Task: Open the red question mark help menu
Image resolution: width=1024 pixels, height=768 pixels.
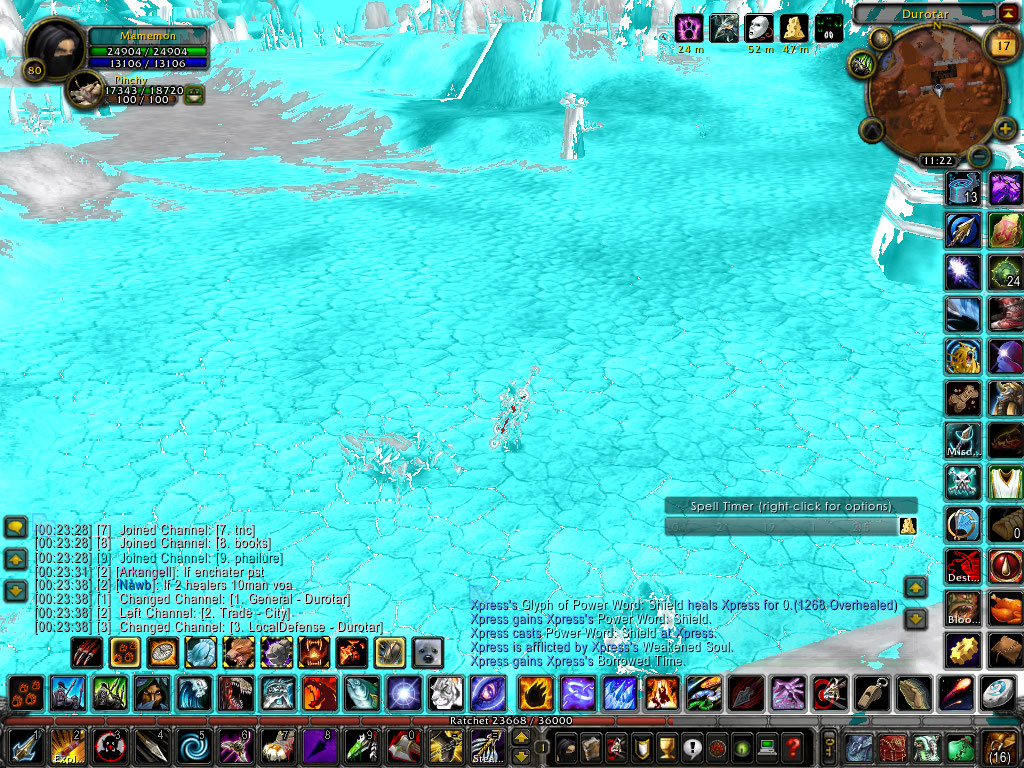Action: pos(792,747)
